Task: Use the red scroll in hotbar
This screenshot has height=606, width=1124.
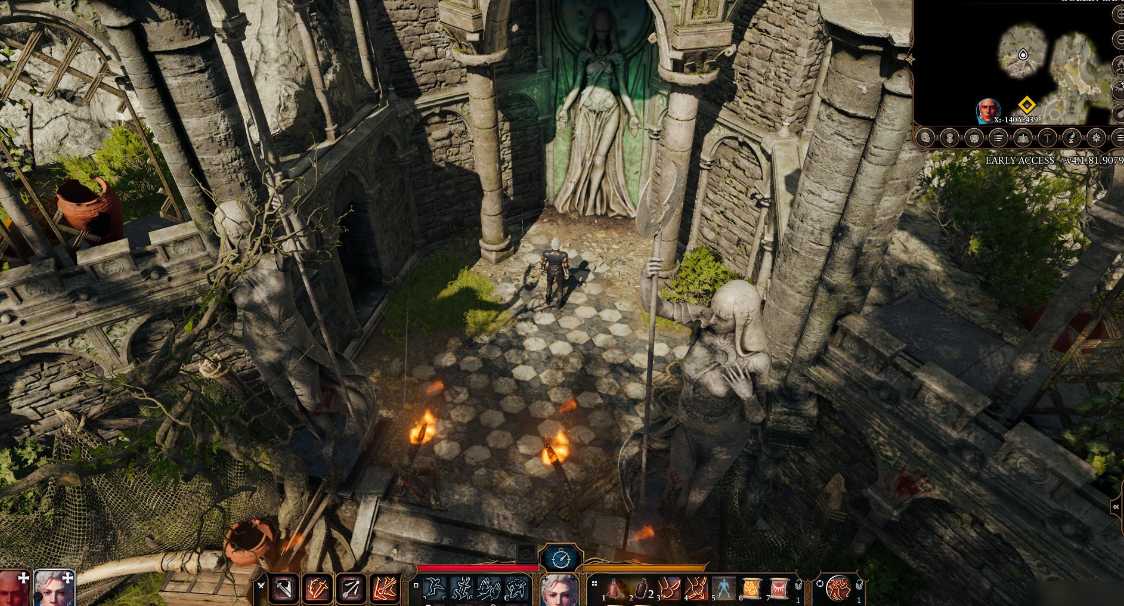Action: click(777, 589)
